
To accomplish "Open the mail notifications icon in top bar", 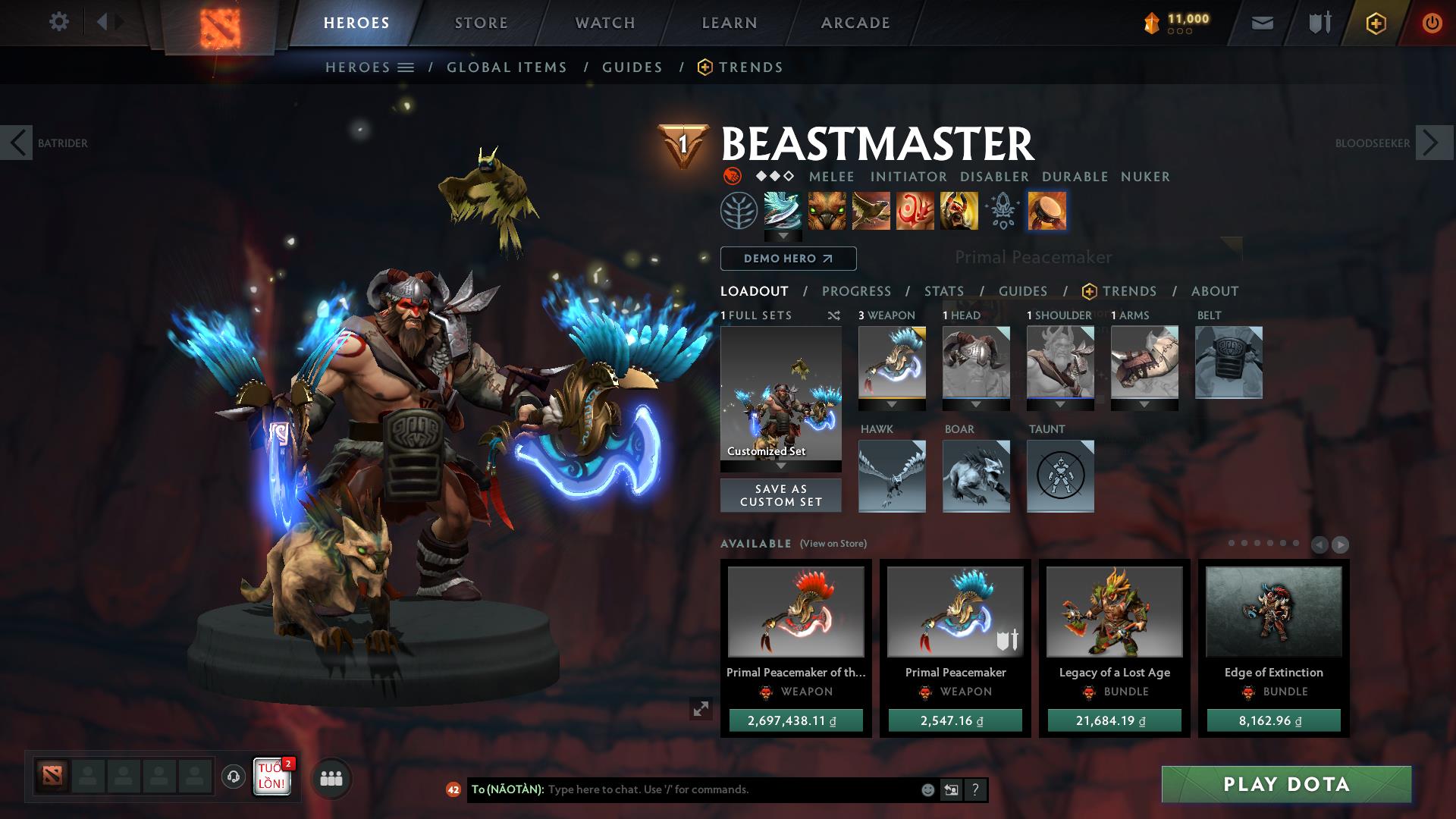I will [1262, 22].
